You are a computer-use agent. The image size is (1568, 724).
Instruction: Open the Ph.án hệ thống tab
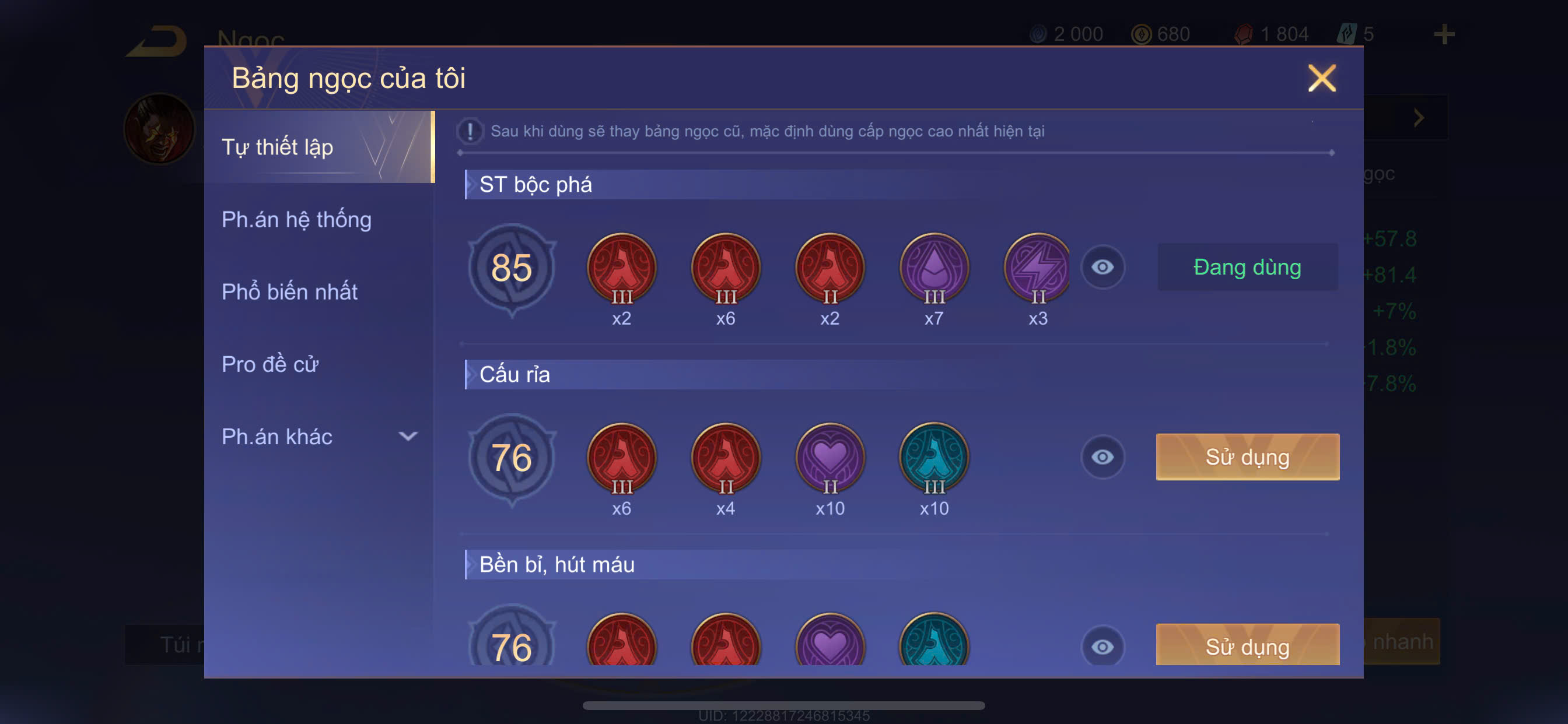coord(296,220)
